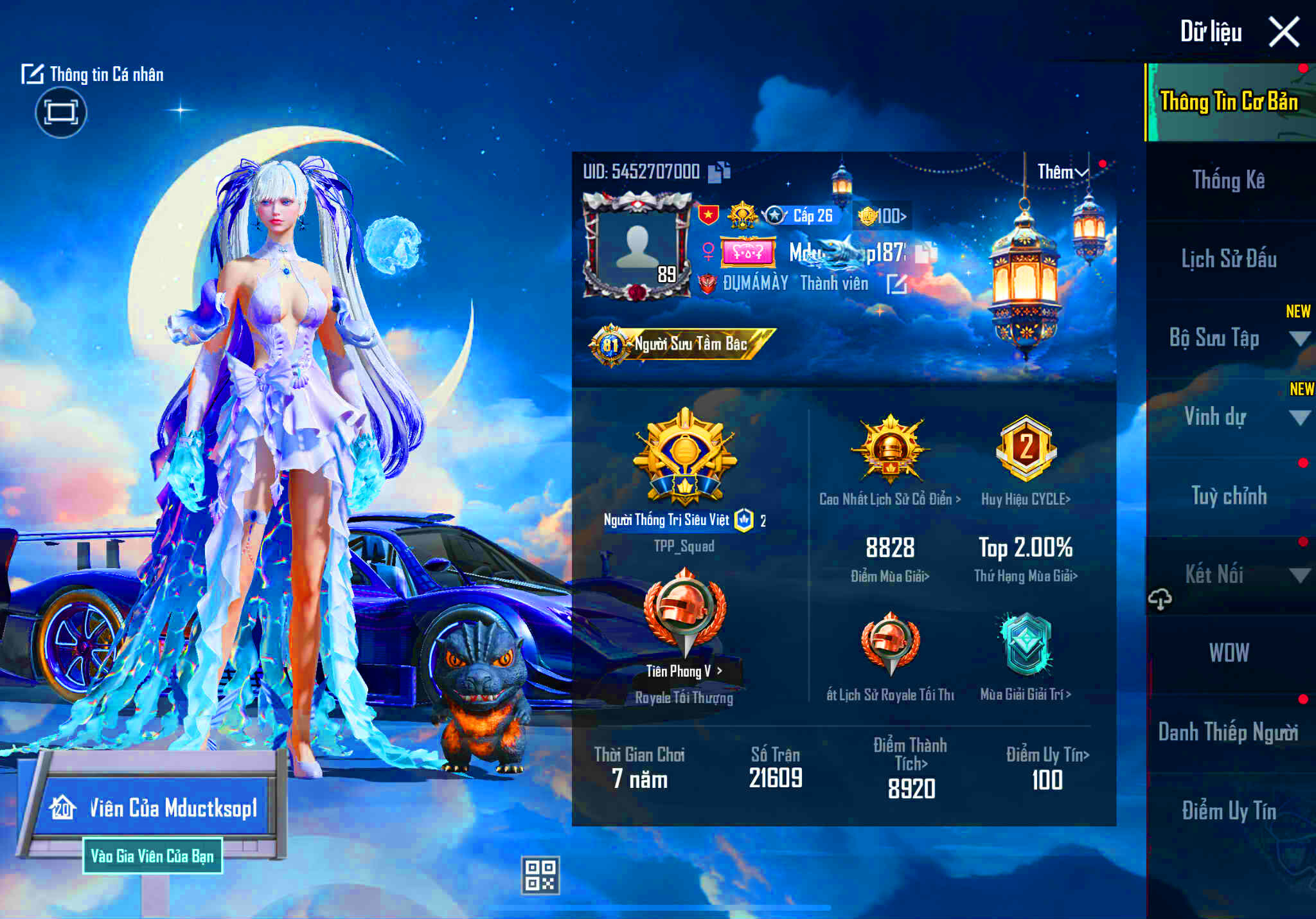This screenshot has width=1316, height=919.
Task: Copy the UID using the copy icon
Action: [x=718, y=172]
